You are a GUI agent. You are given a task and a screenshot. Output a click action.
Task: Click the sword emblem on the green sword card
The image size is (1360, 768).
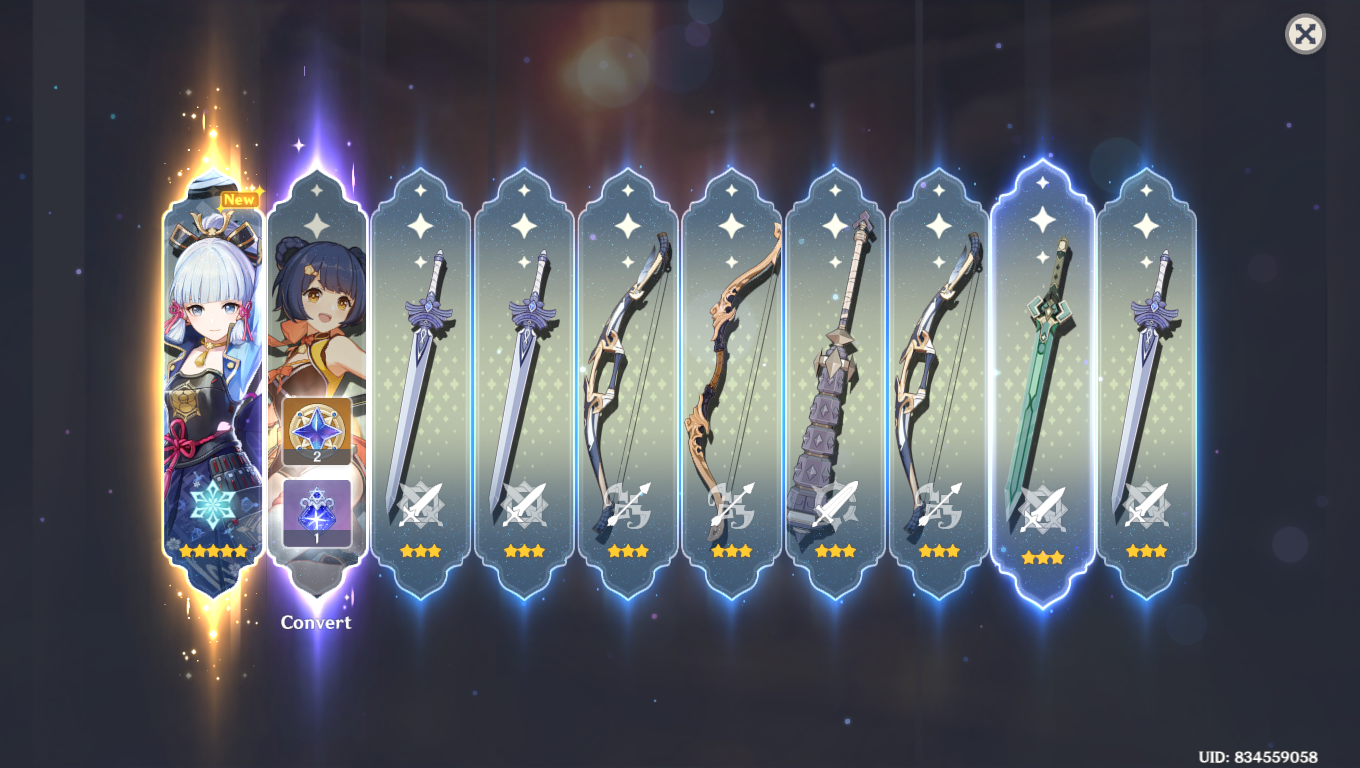pos(1040,506)
